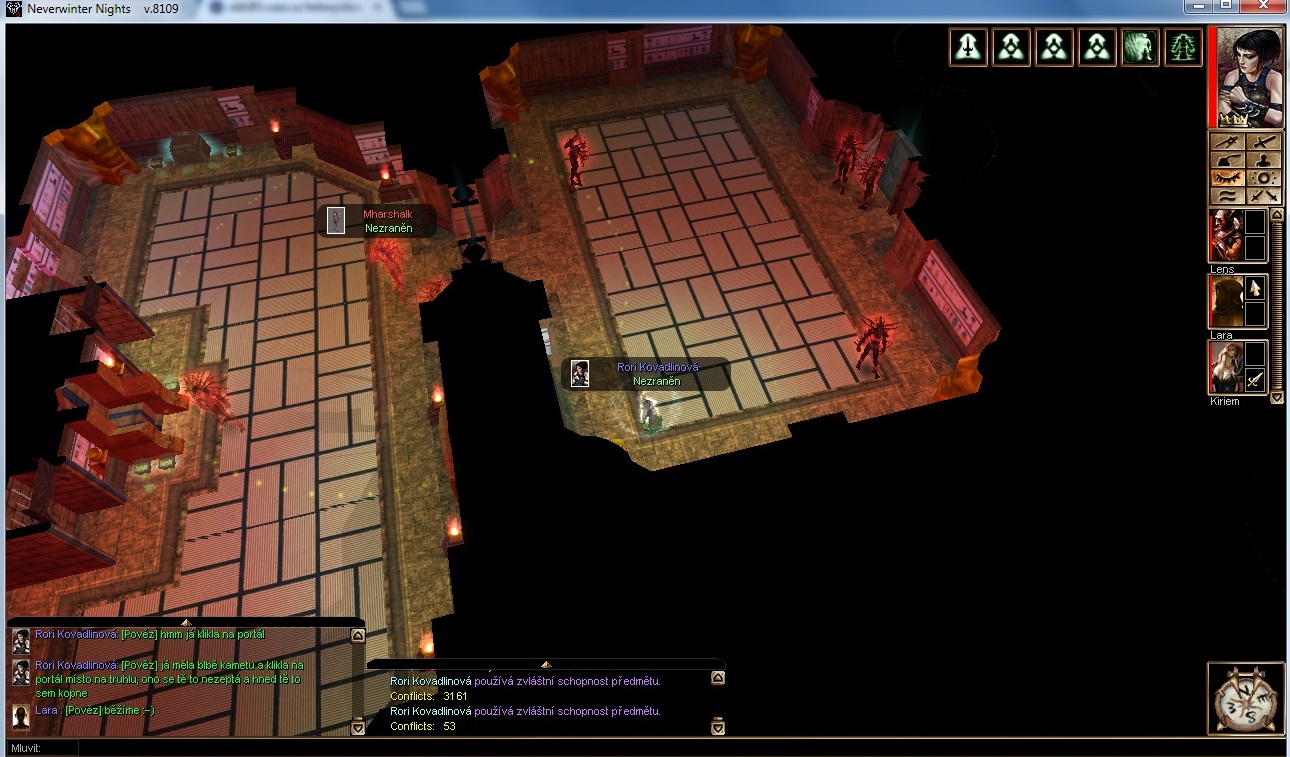Choose Kiriem's portrait in the party list
This screenshot has height=757, width=1290.
[1225, 367]
